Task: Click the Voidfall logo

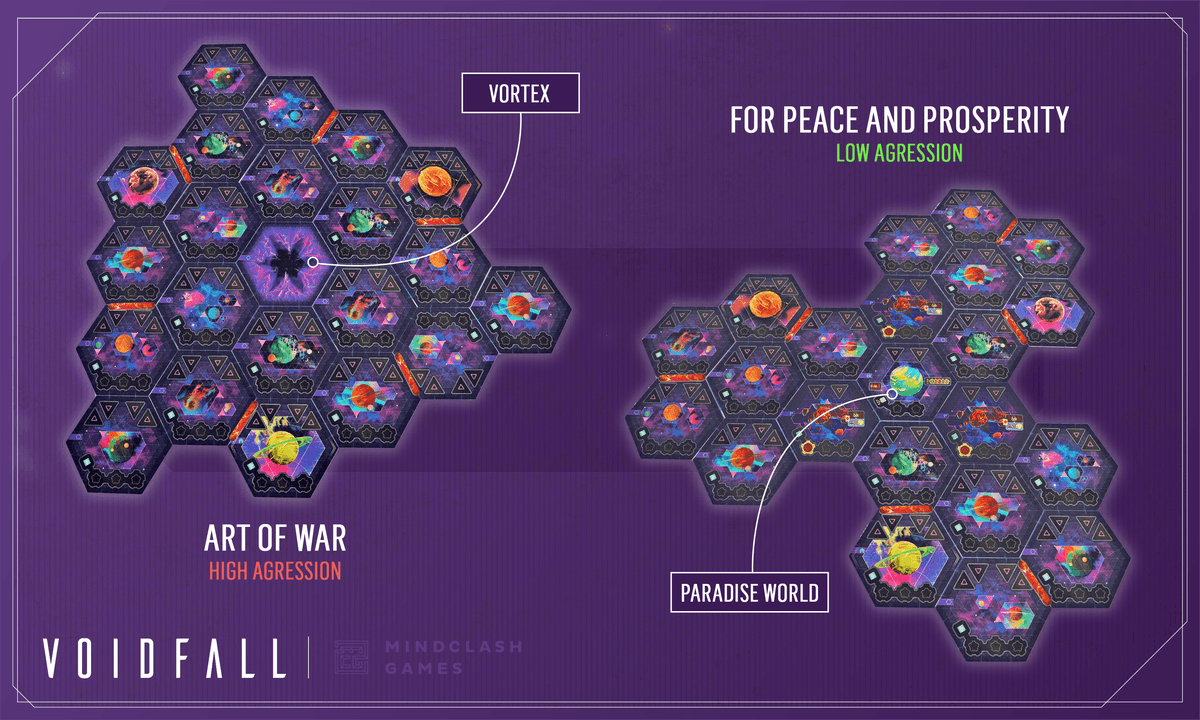Action: point(164,657)
